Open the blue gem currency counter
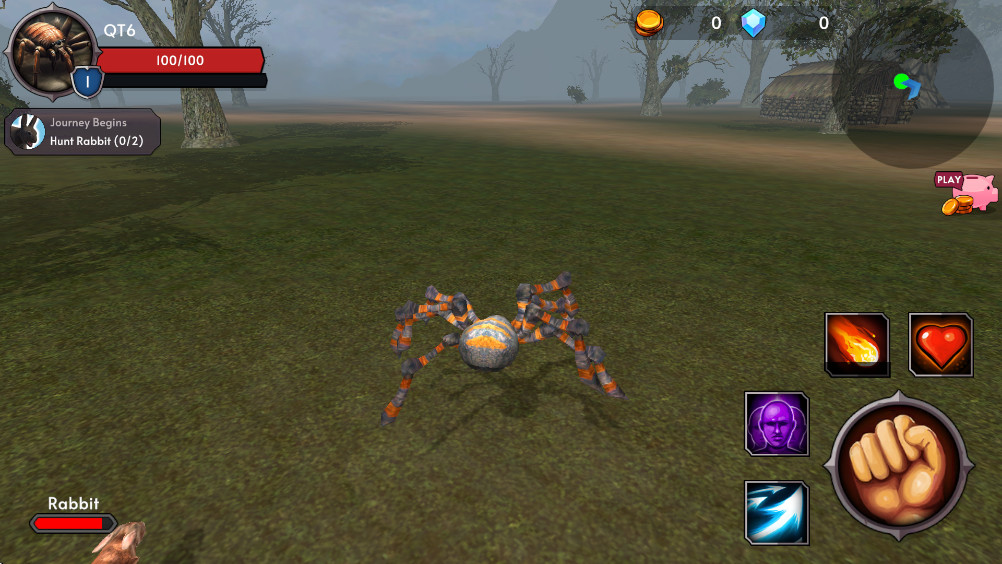This screenshot has height=564, width=1002. (x=786, y=23)
